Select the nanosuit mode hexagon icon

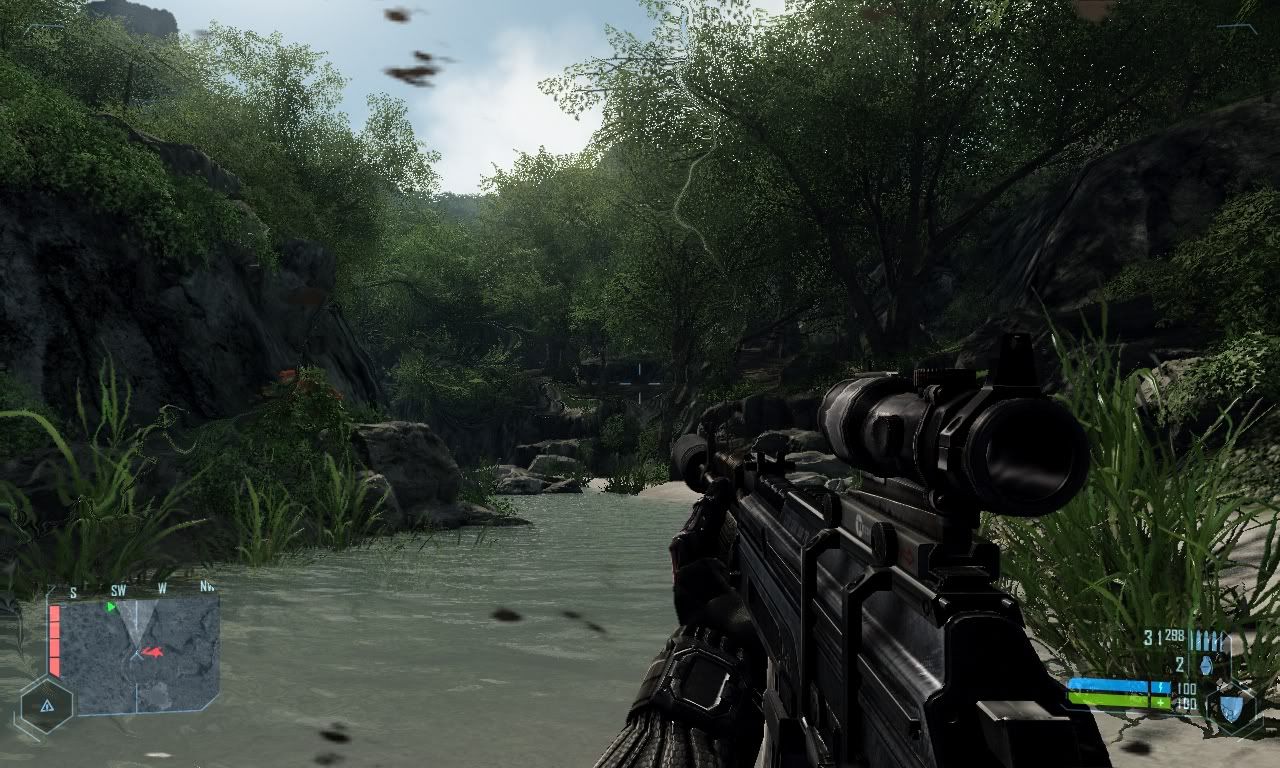[x=1232, y=710]
